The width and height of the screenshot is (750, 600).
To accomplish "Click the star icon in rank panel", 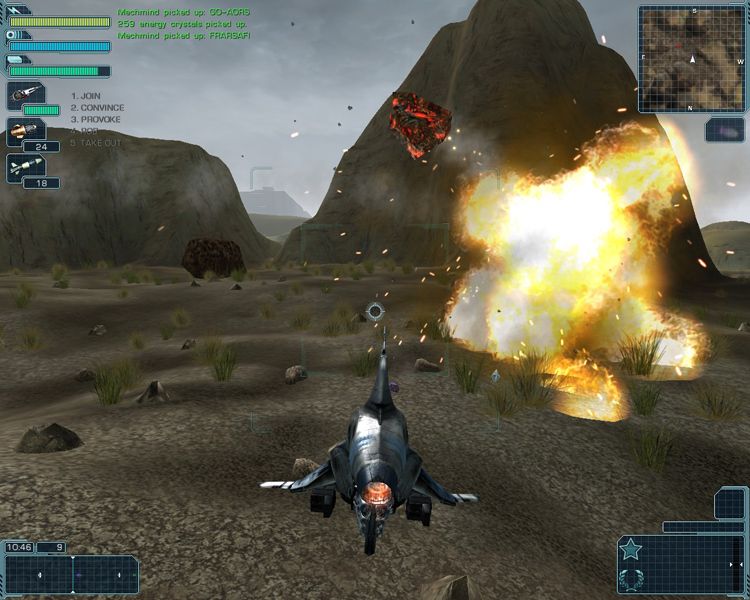I will tap(631, 548).
